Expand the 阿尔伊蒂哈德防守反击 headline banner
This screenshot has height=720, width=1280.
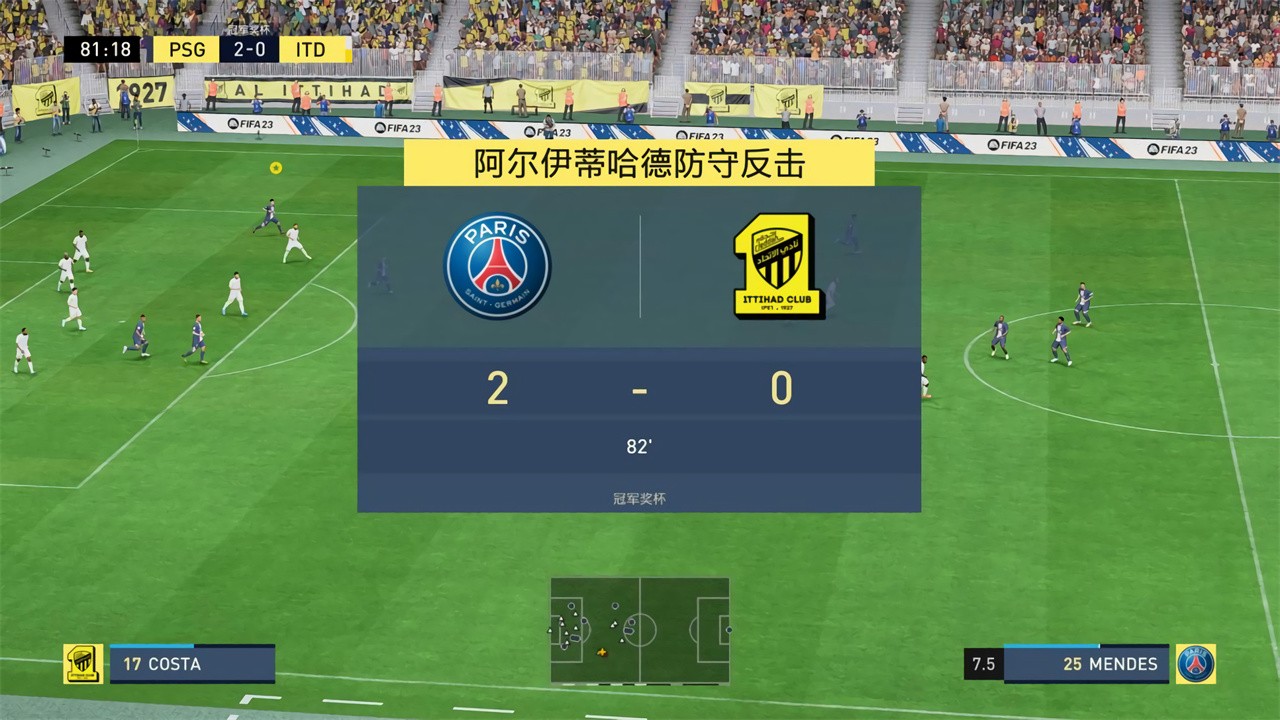[x=638, y=162]
